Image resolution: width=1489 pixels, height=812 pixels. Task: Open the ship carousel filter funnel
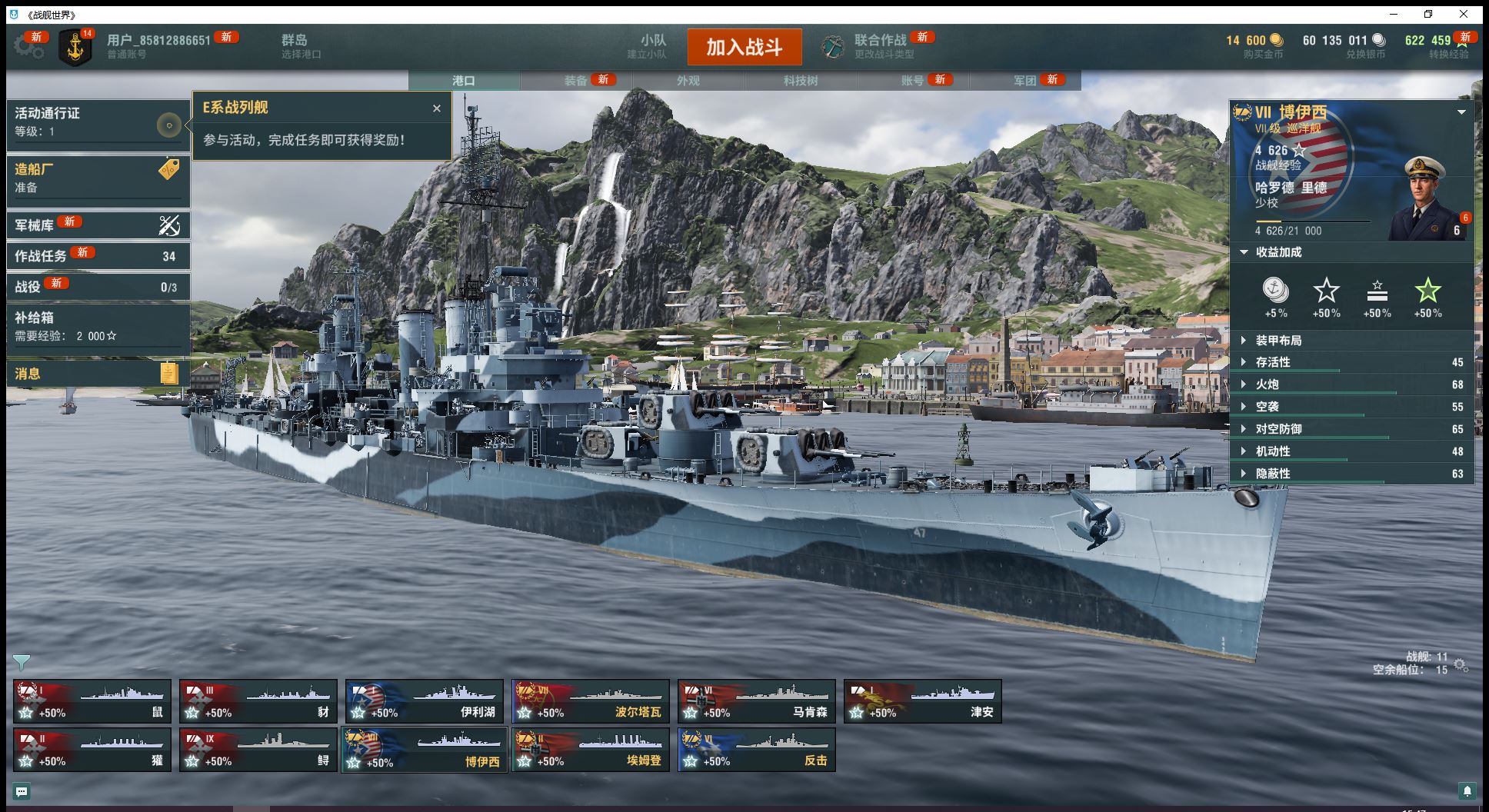click(x=22, y=662)
